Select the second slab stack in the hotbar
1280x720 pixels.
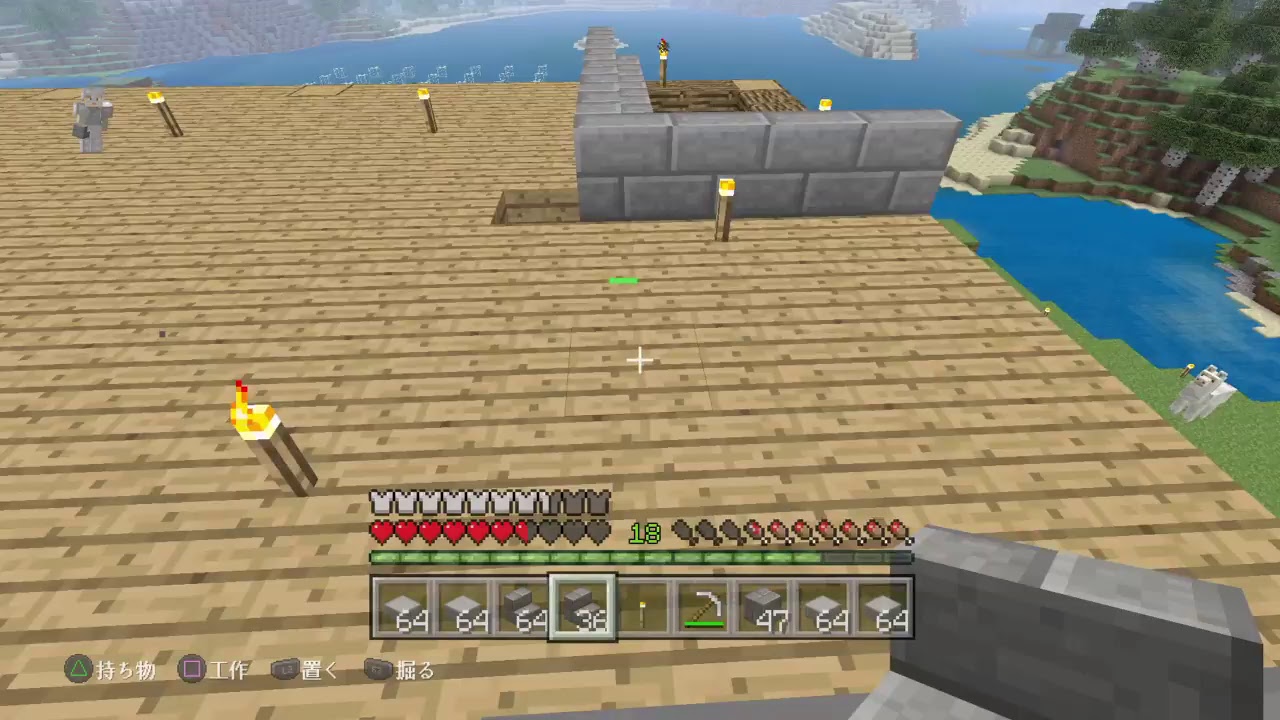pyautogui.click(x=463, y=608)
